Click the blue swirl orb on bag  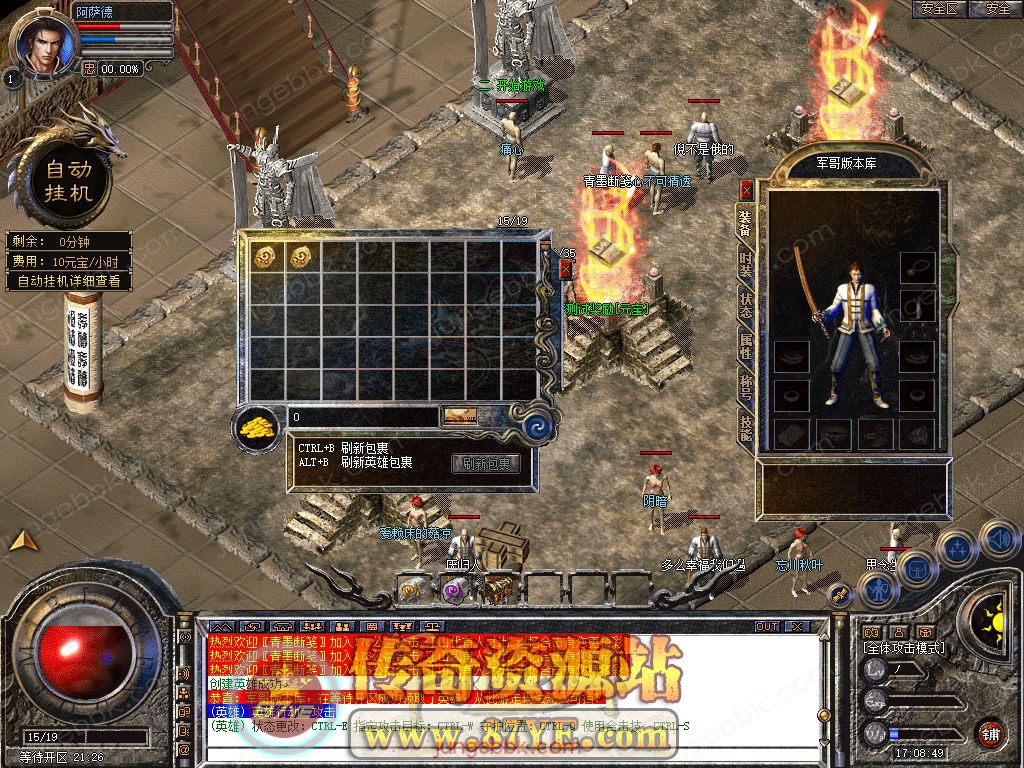click(x=539, y=427)
